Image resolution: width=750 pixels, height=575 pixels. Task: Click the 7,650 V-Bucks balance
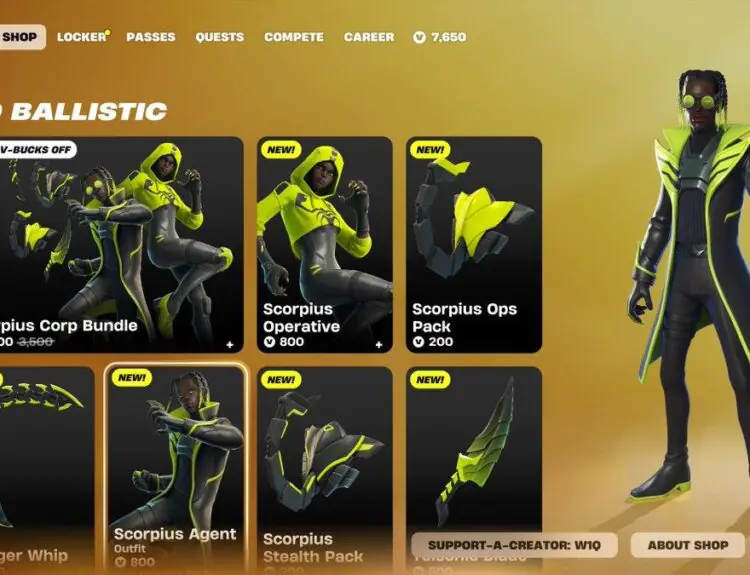pos(440,37)
